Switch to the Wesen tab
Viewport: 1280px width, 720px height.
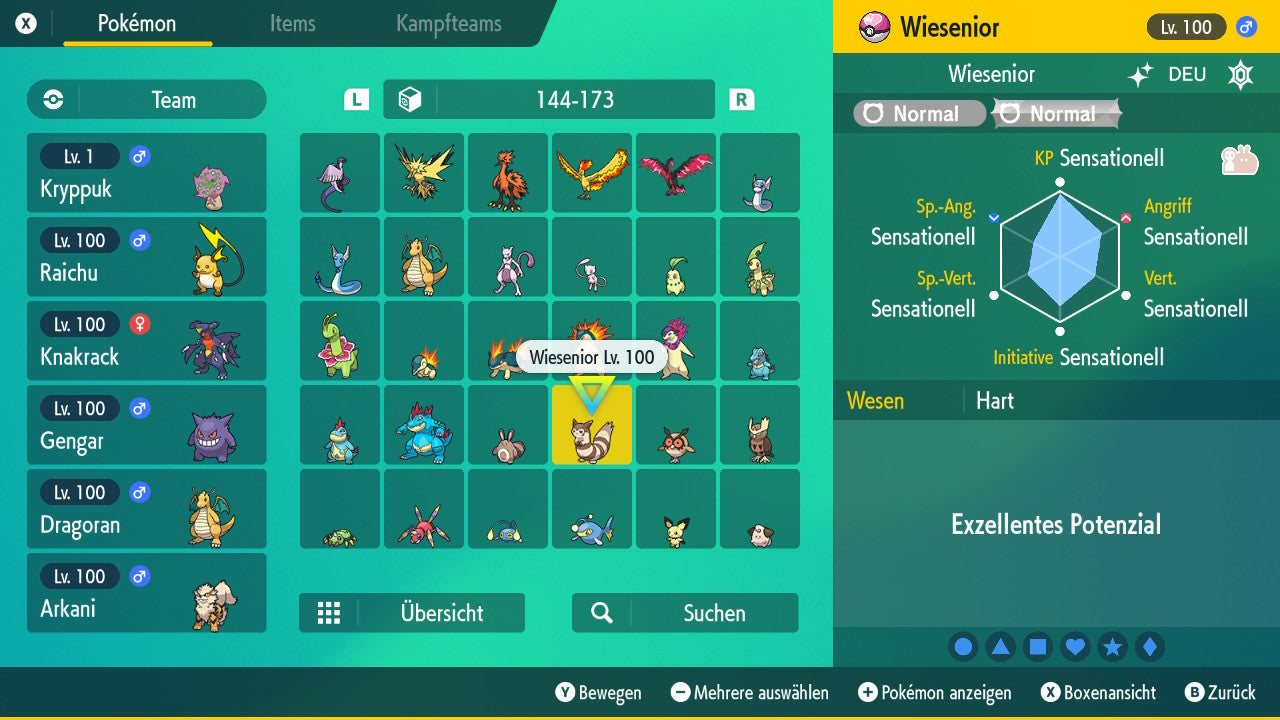tap(875, 400)
